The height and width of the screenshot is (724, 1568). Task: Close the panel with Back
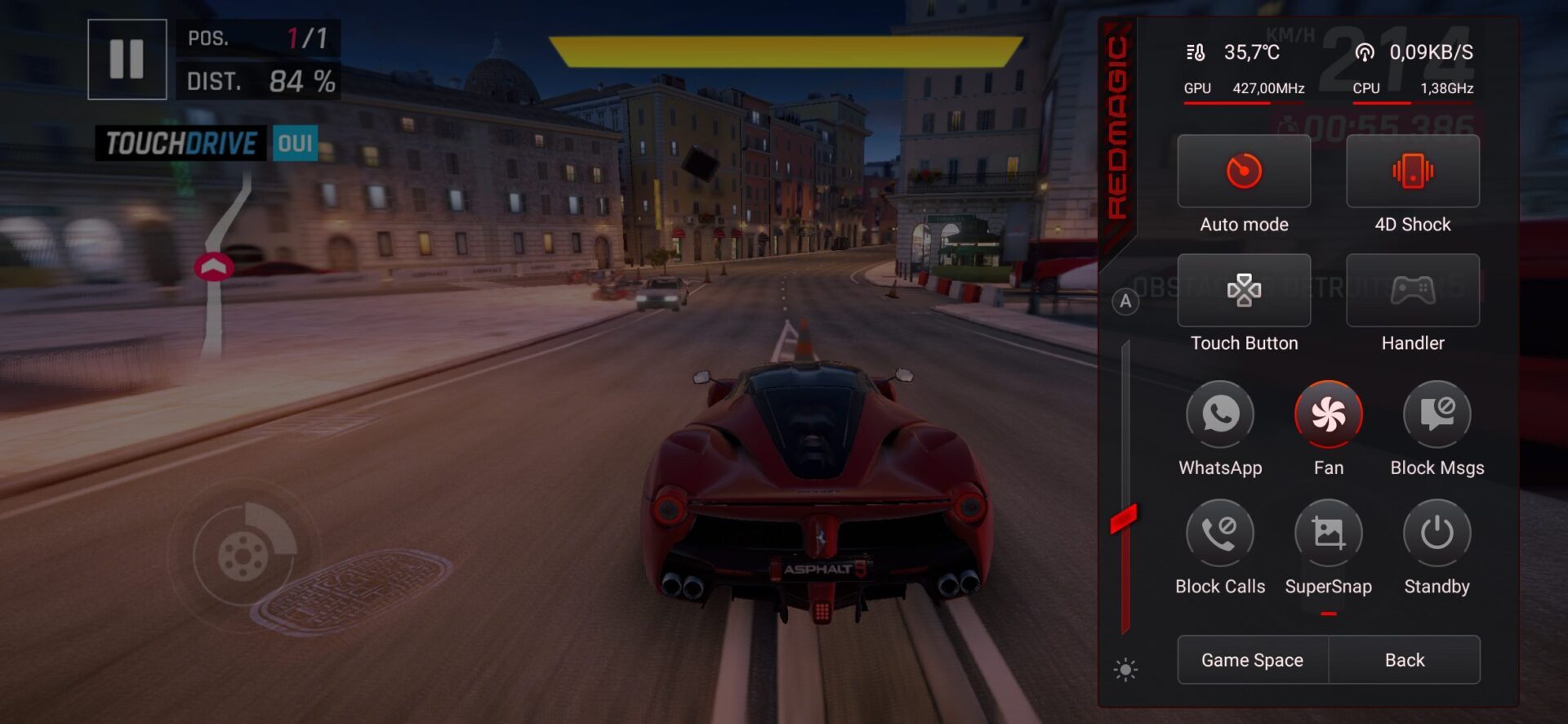1404,659
